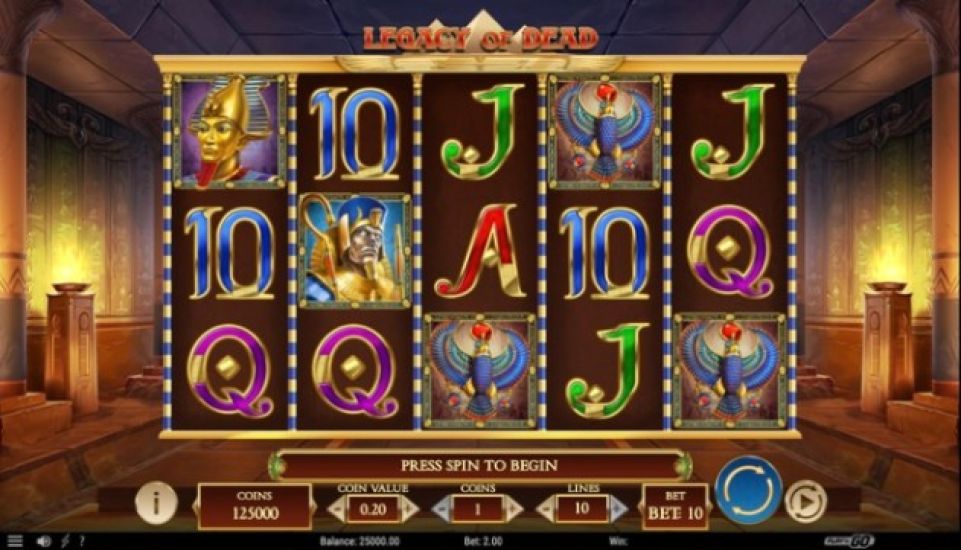Open the hamburger menu
The height and width of the screenshot is (550, 961).
click(x=15, y=541)
